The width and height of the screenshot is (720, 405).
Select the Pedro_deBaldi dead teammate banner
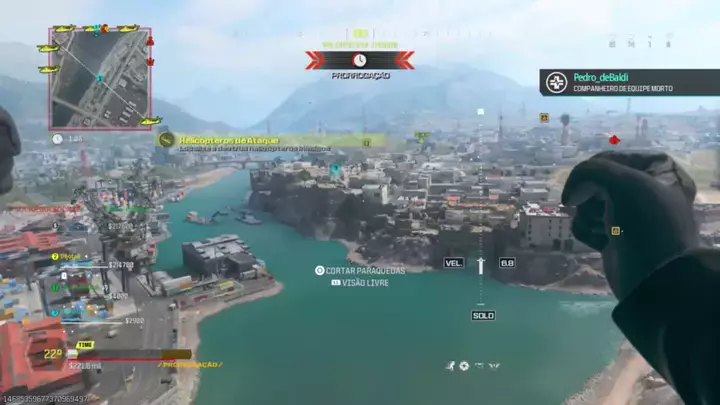[x=629, y=82]
